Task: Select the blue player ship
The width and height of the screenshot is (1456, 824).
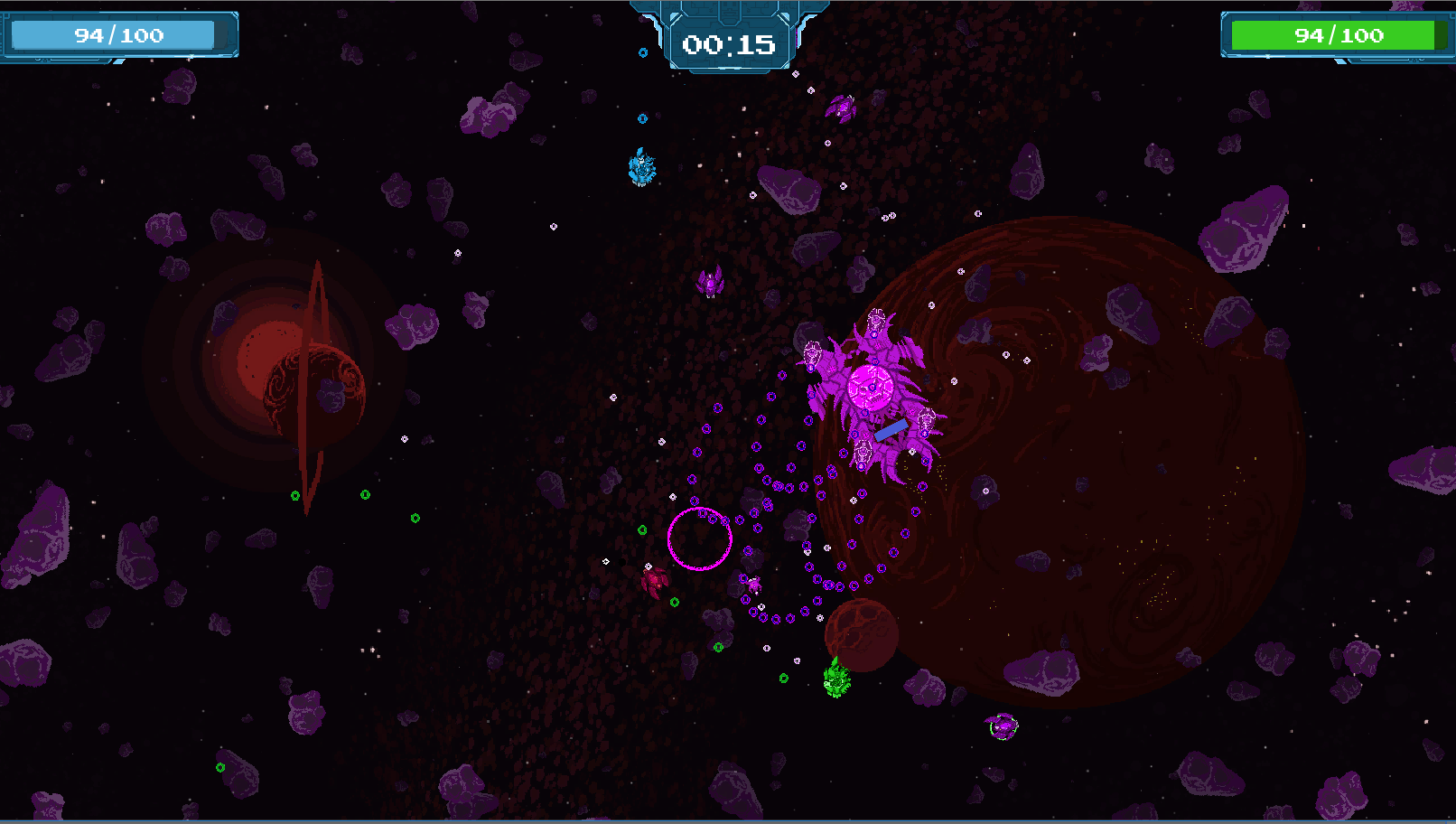Action: pyautogui.click(x=641, y=165)
